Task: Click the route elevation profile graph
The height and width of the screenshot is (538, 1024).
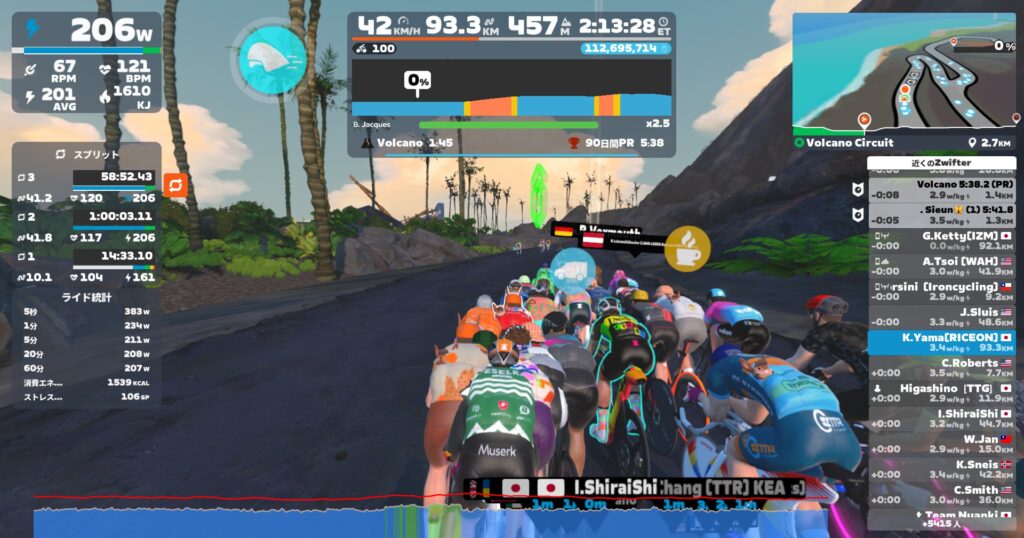Action: 511,89
